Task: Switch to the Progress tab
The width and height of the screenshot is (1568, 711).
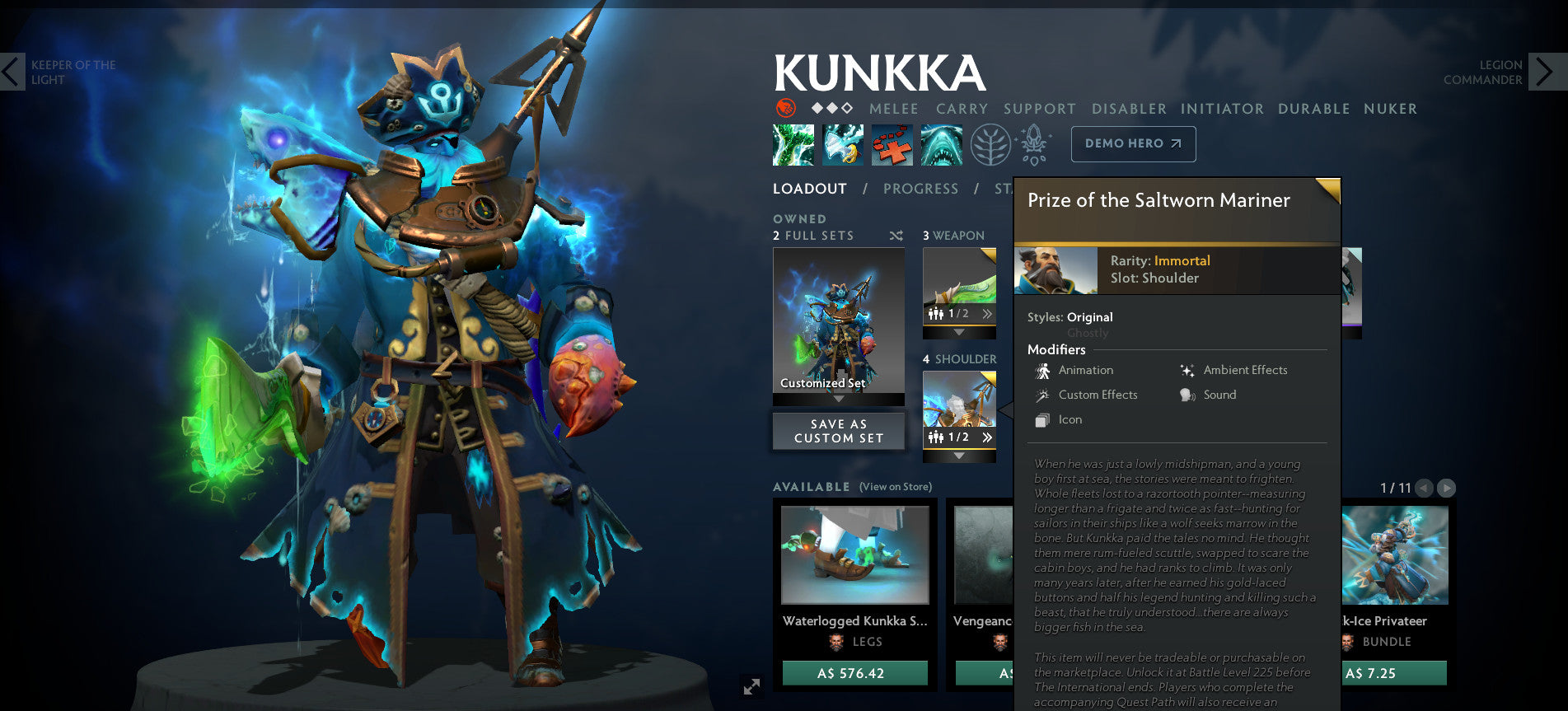Action: click(920, 189)
